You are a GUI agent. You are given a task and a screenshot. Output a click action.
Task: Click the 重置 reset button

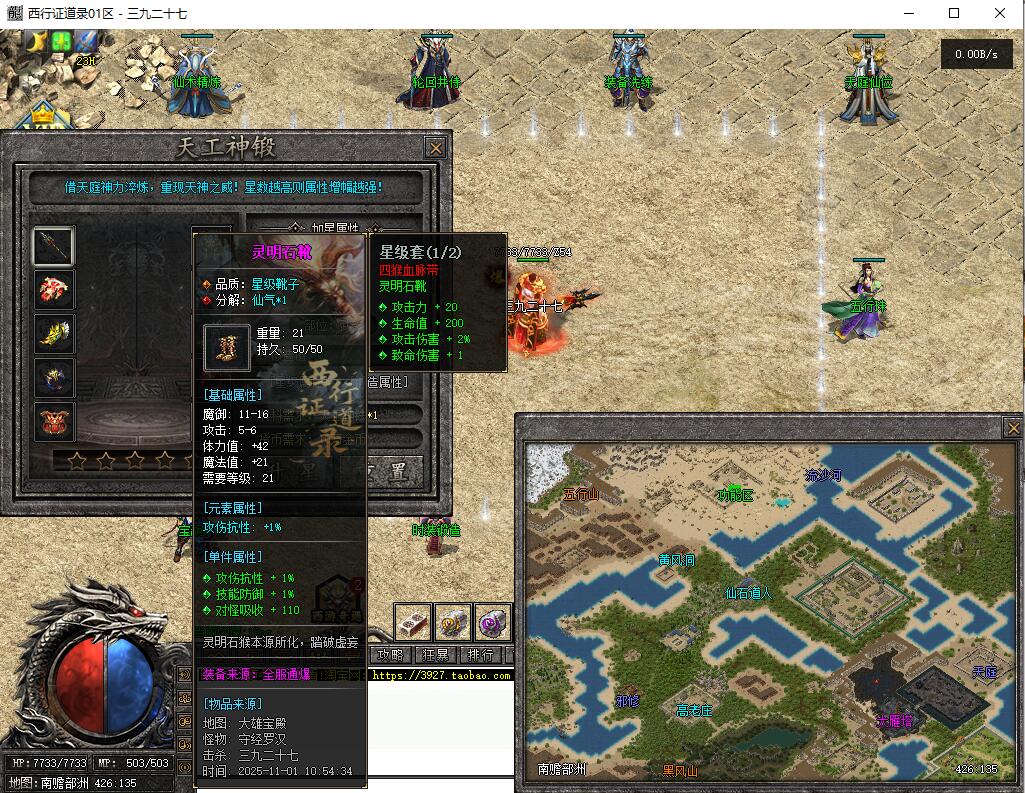coord(393,470)
